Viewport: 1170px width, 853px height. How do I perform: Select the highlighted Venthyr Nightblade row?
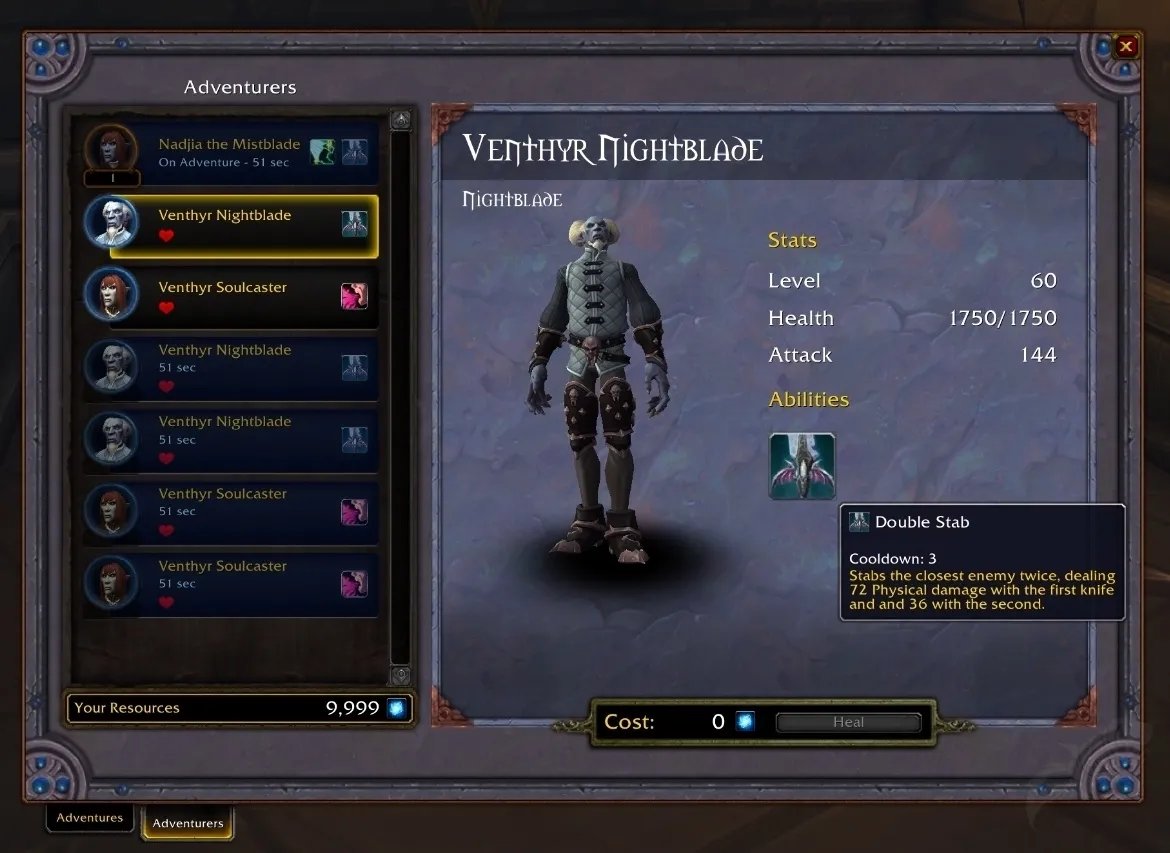(x=243, y=225)
